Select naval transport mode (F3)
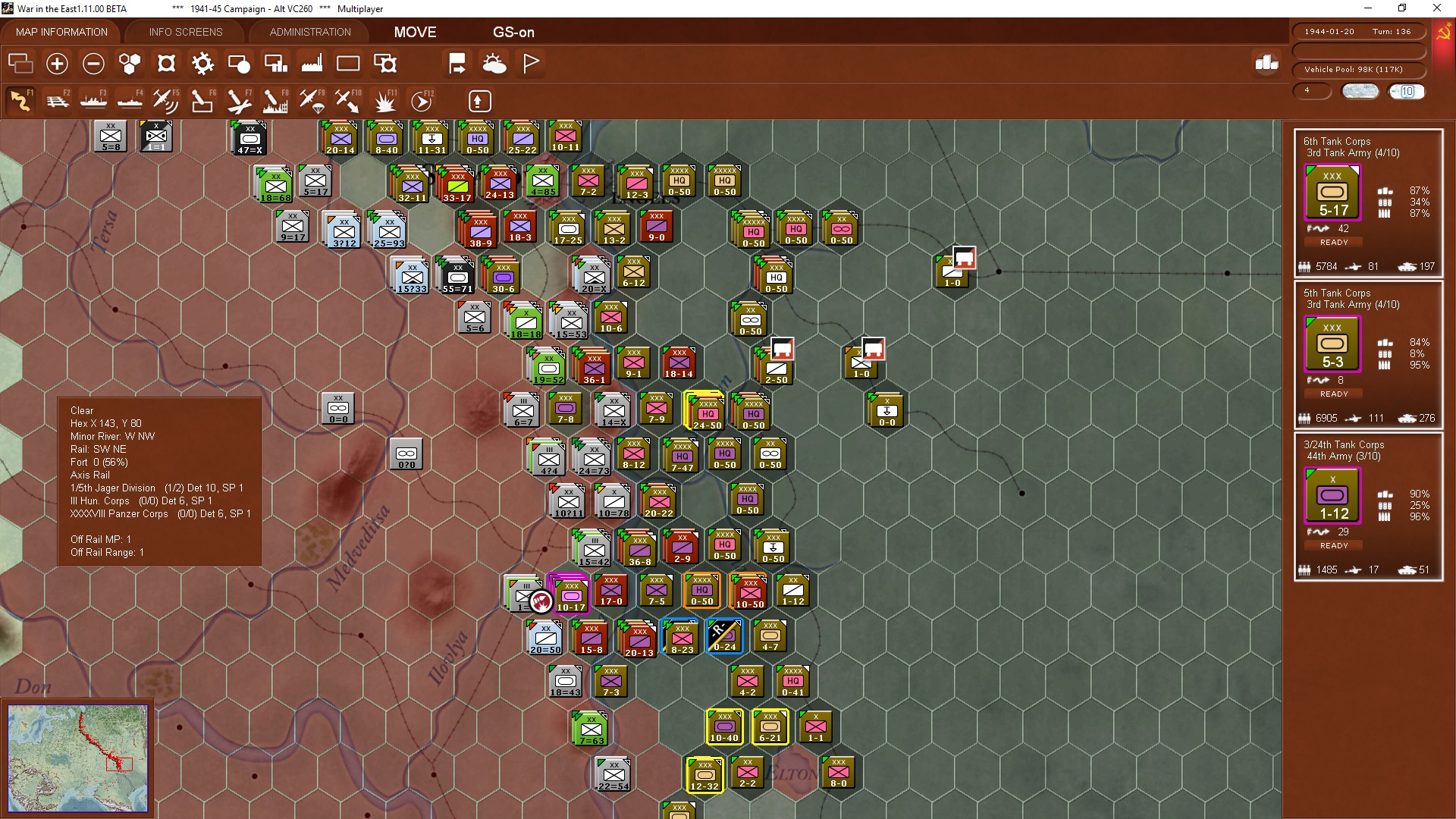The height and width of the screenshot is (819, 1456). [94, 101]
